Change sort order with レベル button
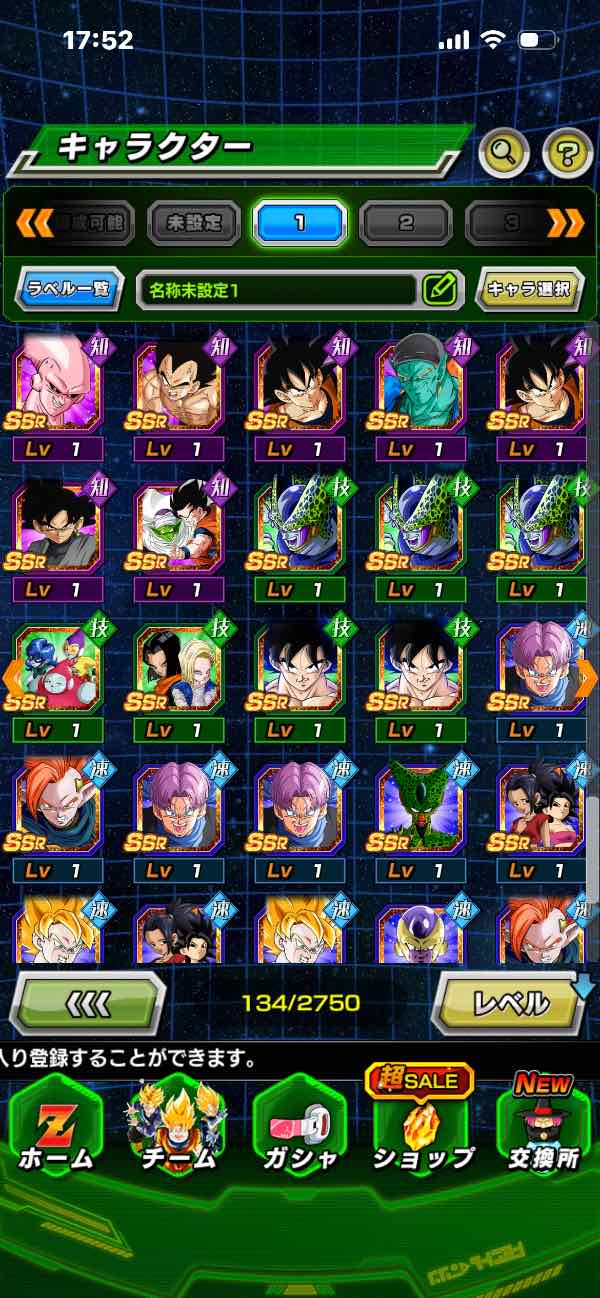 click(x=510, y=1002)
